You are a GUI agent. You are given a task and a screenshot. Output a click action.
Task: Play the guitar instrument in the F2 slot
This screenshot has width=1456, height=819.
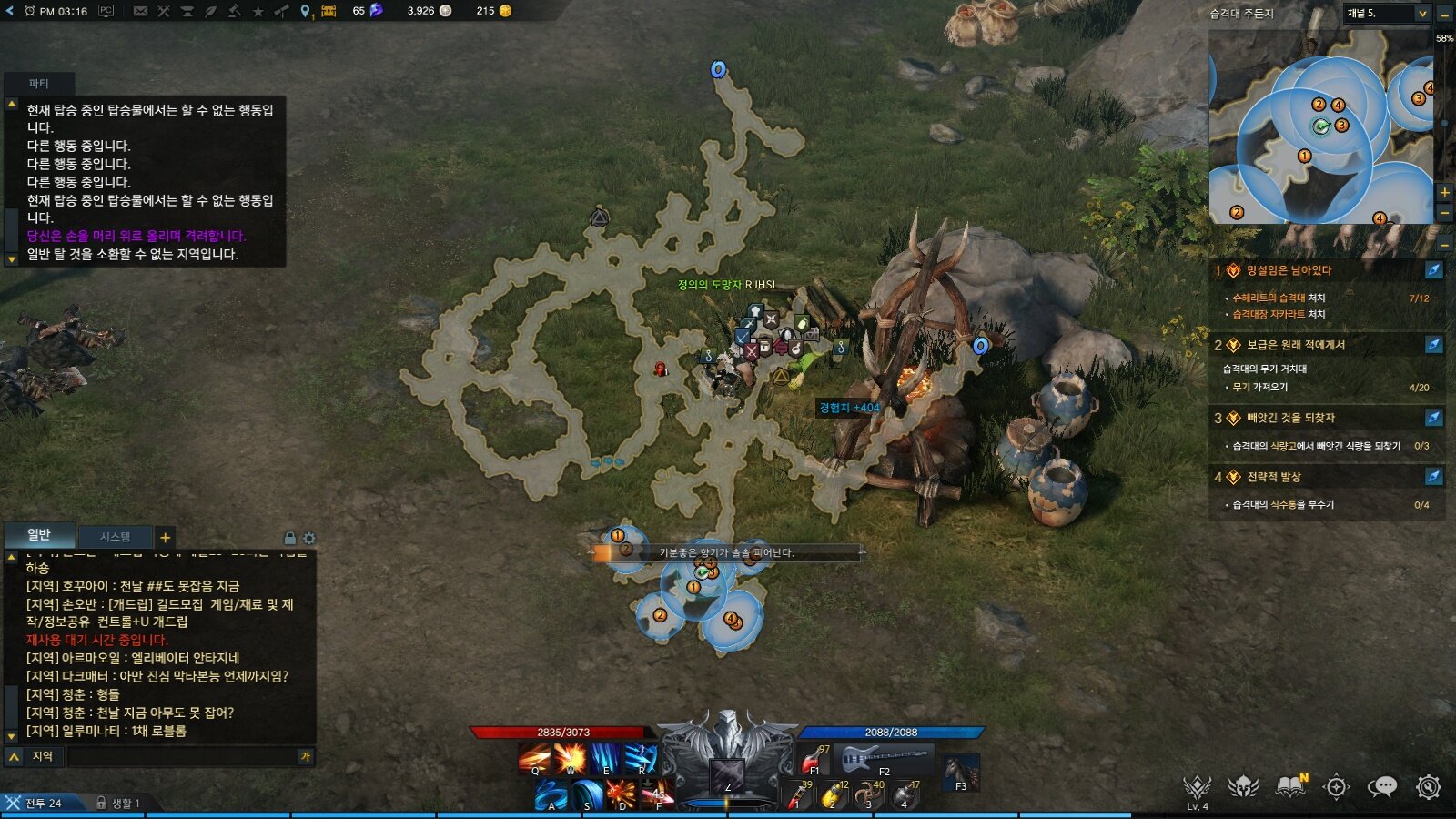pos(881,757)
